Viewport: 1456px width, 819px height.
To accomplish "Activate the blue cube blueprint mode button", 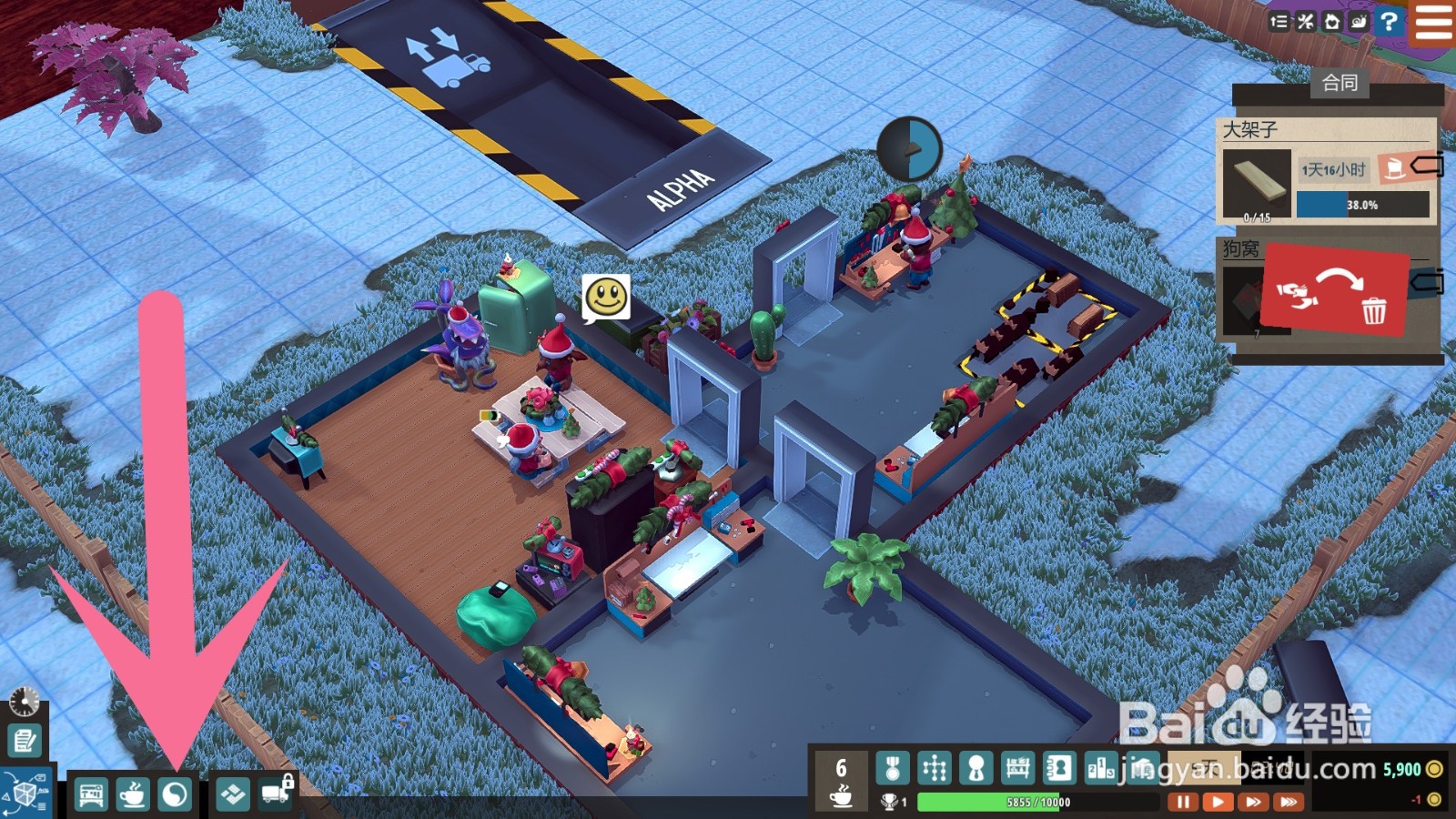I will [25, 794].
